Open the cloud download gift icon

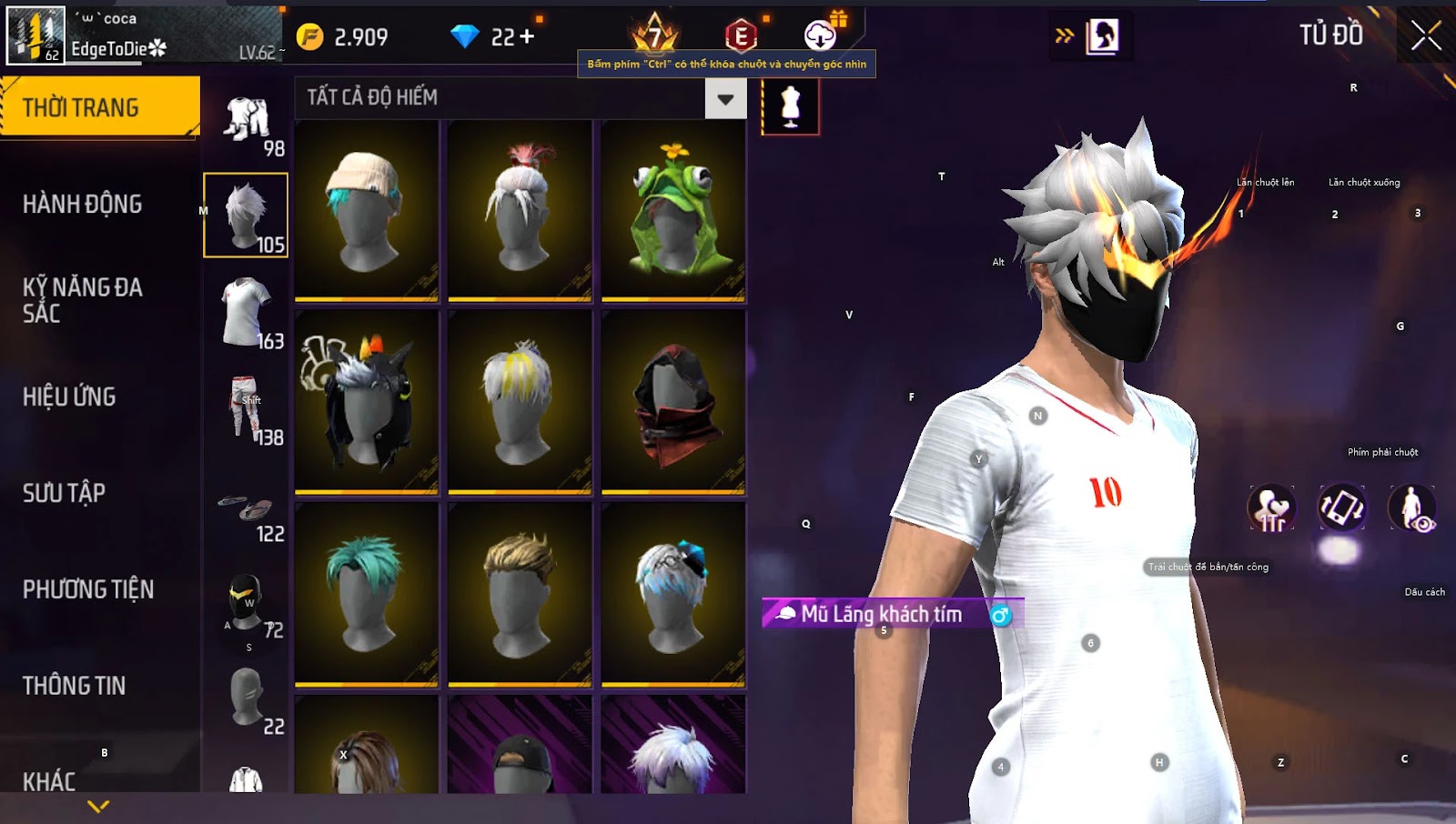tap(821, 35)
